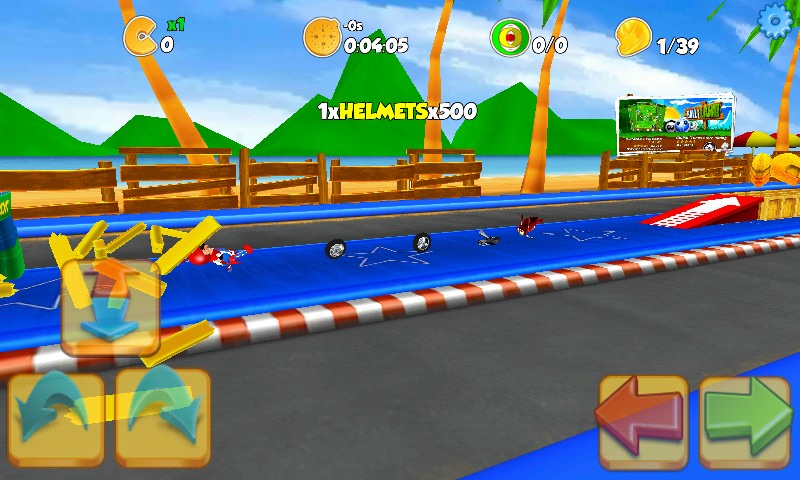Open settings with the gear icon

tap(776, 21)
